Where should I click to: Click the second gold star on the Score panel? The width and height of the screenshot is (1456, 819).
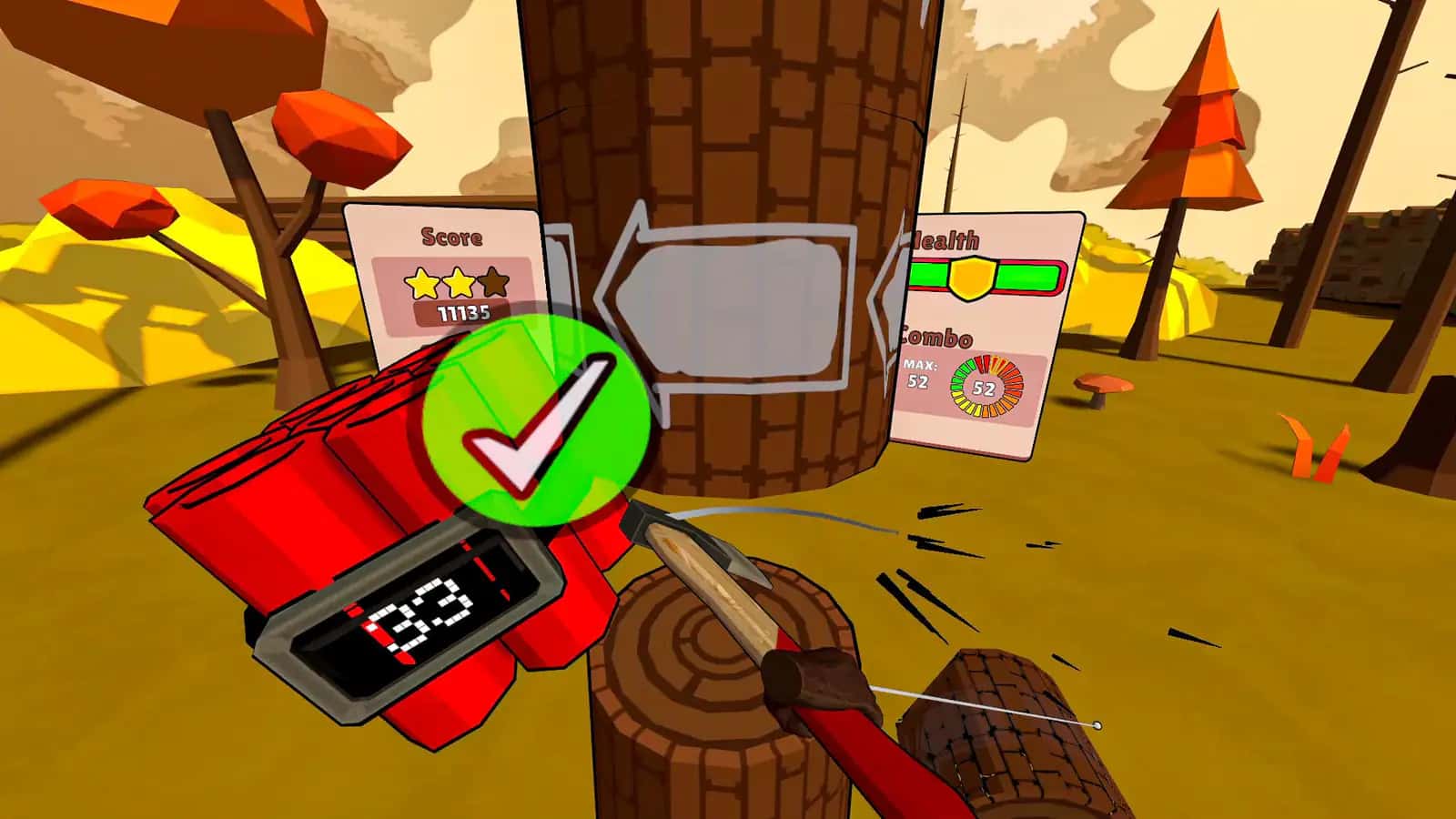tap(458, 282)
